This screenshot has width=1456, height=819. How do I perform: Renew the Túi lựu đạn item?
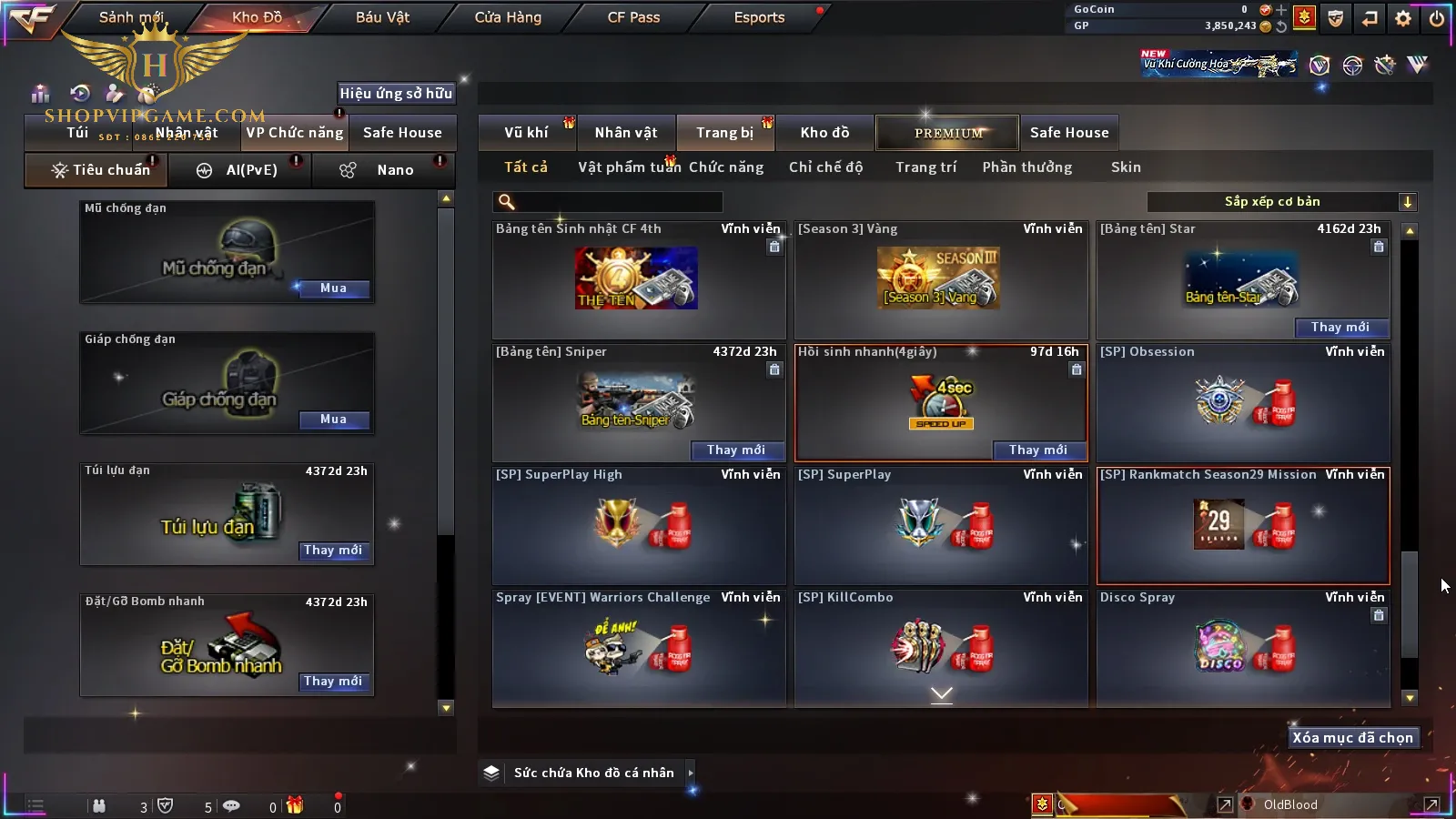click(333, 551)
